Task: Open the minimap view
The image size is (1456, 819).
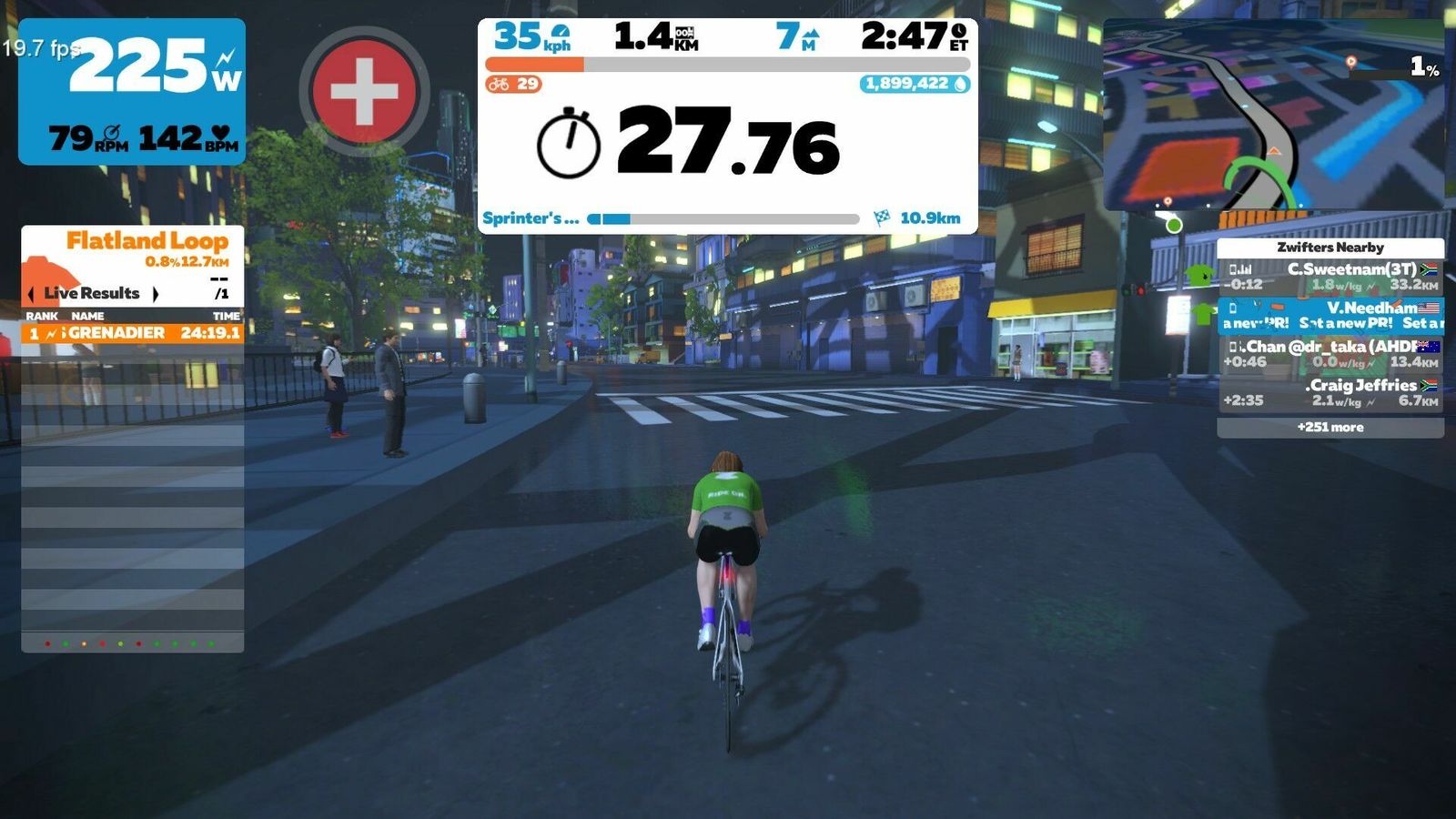Action: click(x=1274, y=115)
